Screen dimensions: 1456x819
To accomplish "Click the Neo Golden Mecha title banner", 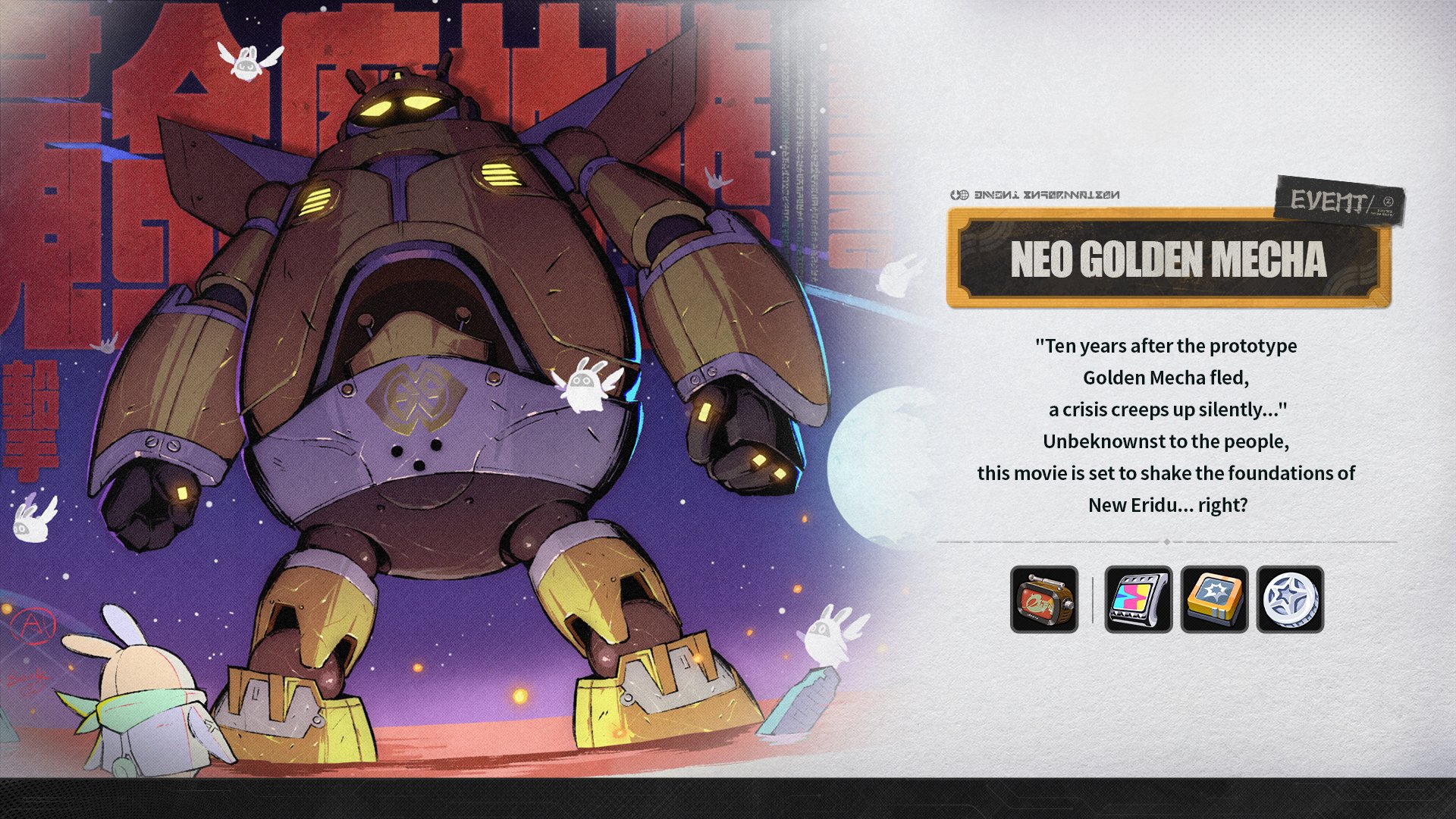I will click(1169, 259).
